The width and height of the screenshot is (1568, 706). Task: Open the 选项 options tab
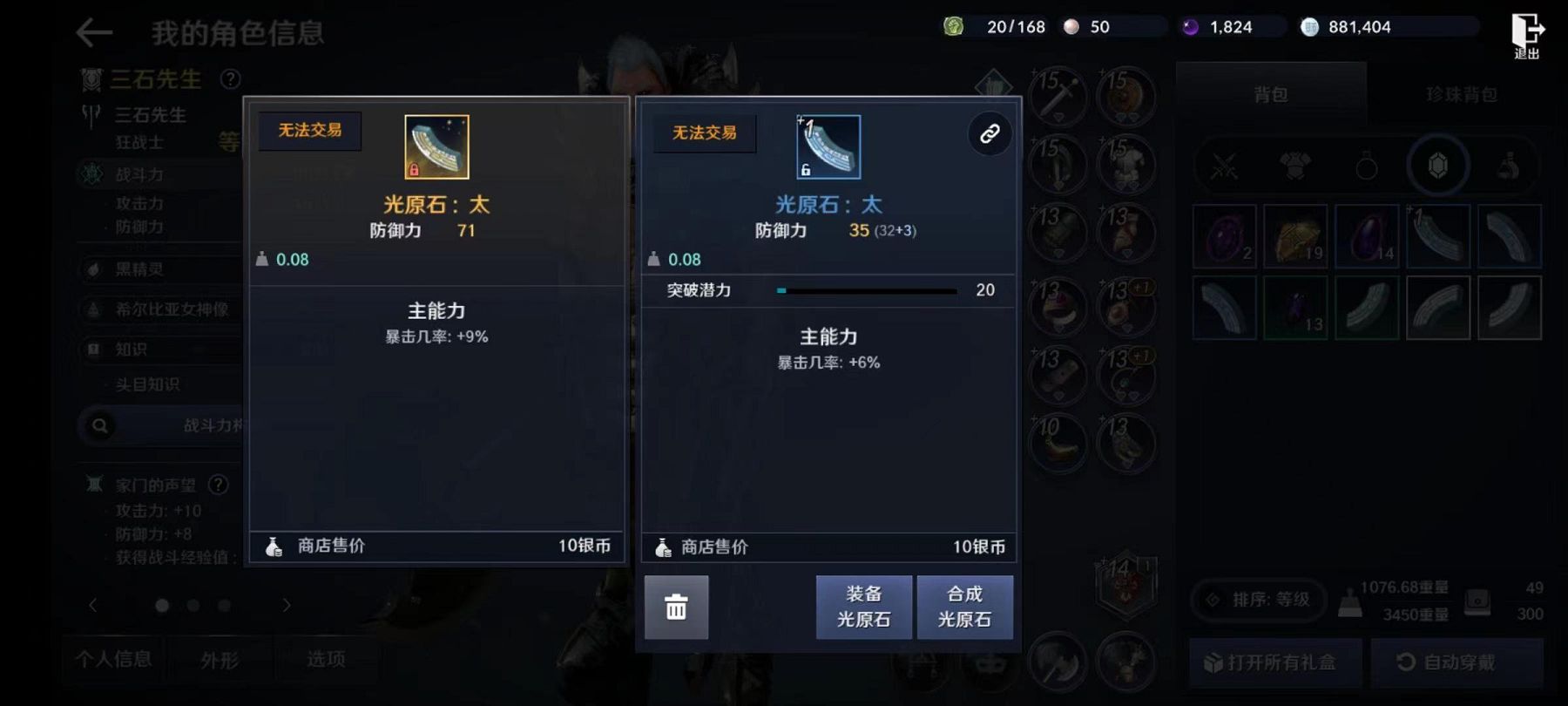(x=326, y=659)
